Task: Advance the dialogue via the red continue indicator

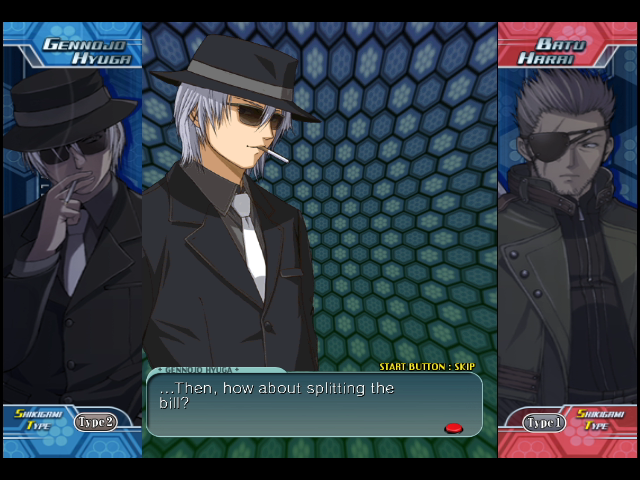Action: pos(453,428)
